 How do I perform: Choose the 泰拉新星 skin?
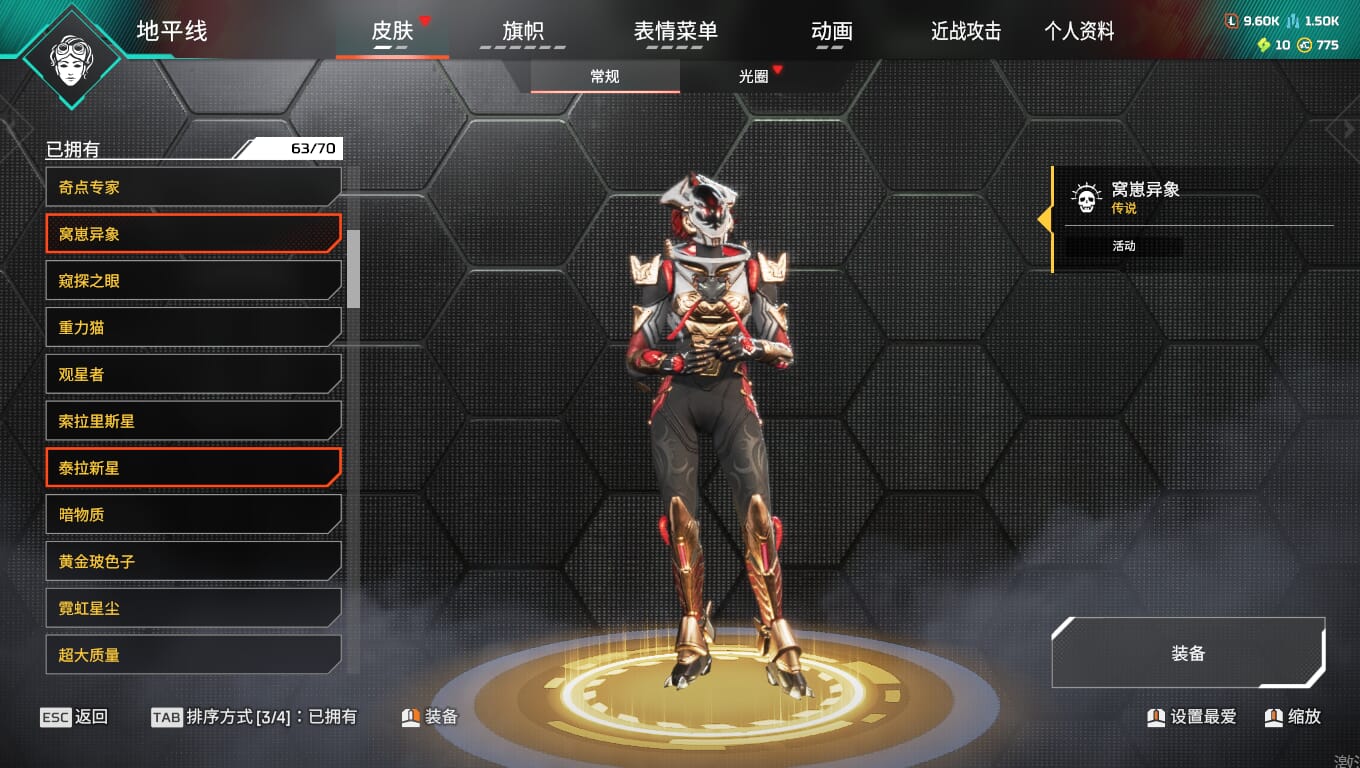point(193,468)
